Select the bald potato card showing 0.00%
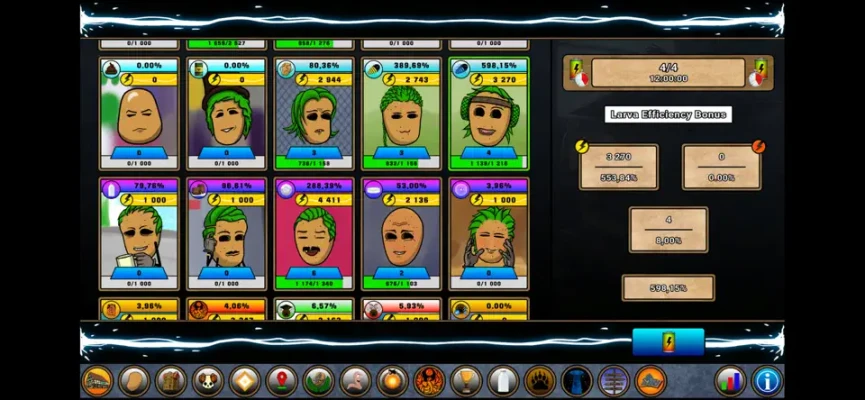 tap(139, 114)
